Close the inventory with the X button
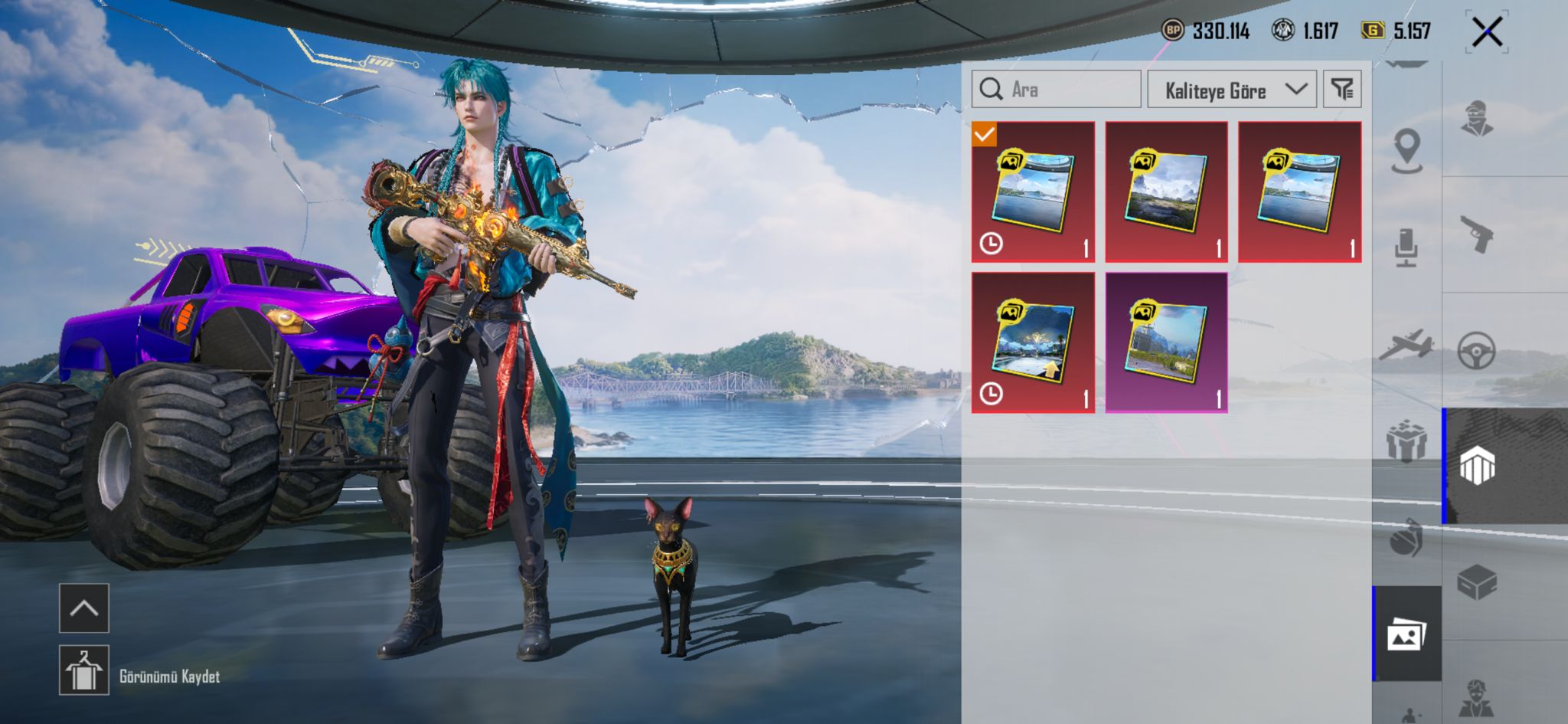The image size is (1568, 724). 1486,32
